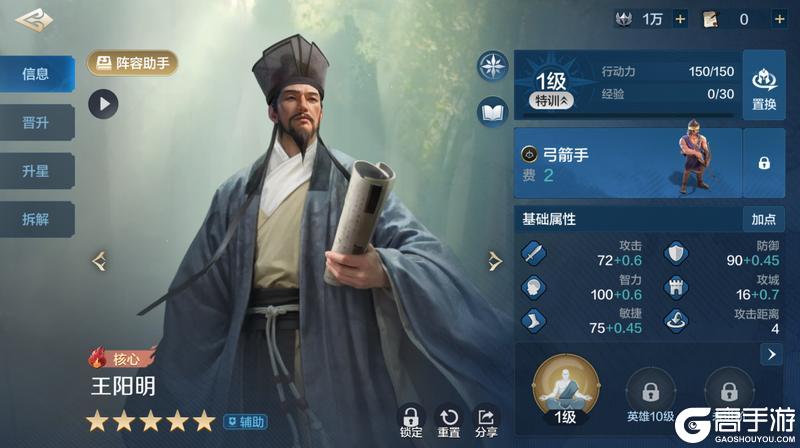Viewport: 800px width, 448px height.
Task: Share the hero with 分享
Action: click(x=487, y=422)
